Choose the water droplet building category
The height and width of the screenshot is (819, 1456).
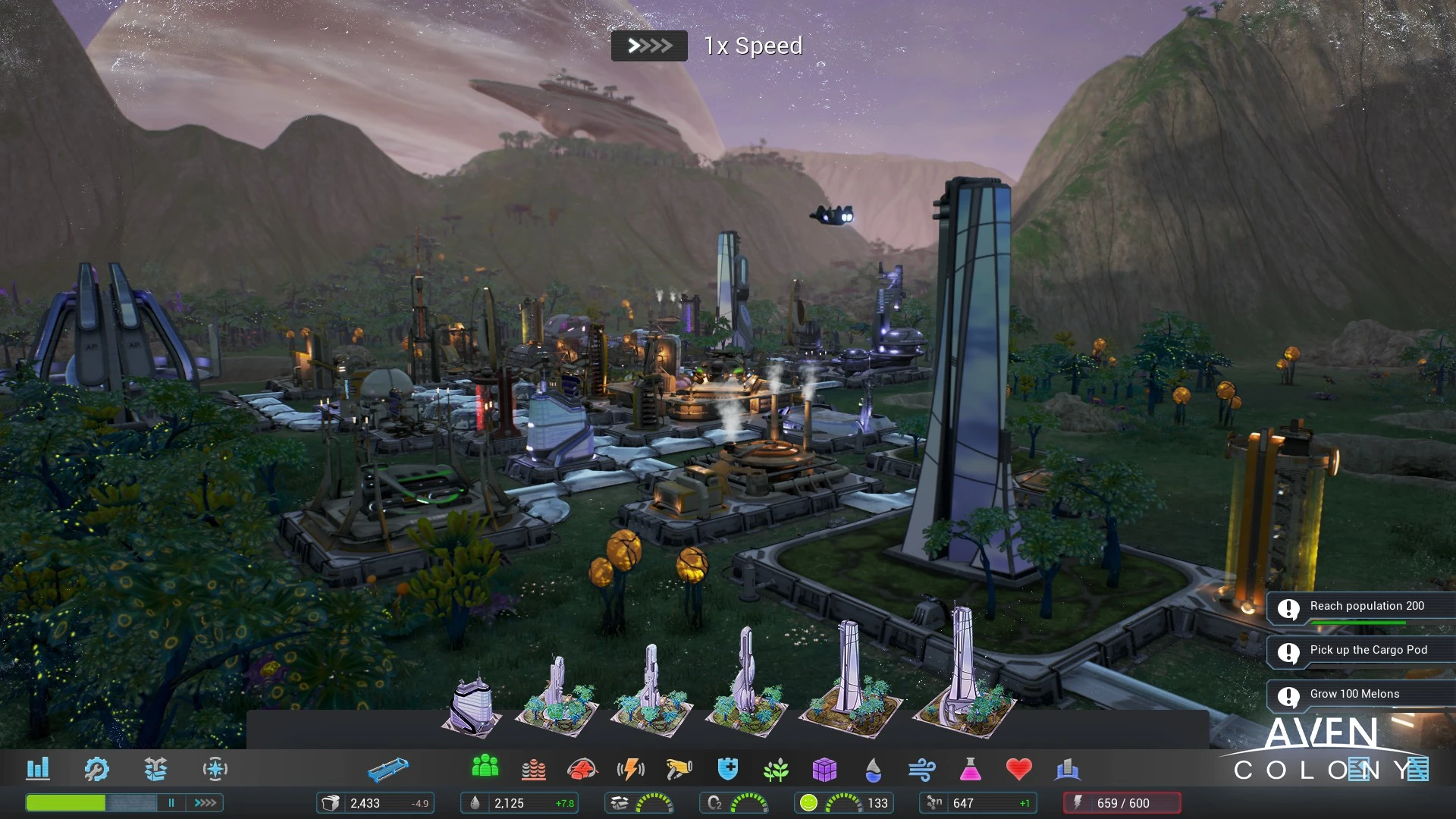(873, 770)
